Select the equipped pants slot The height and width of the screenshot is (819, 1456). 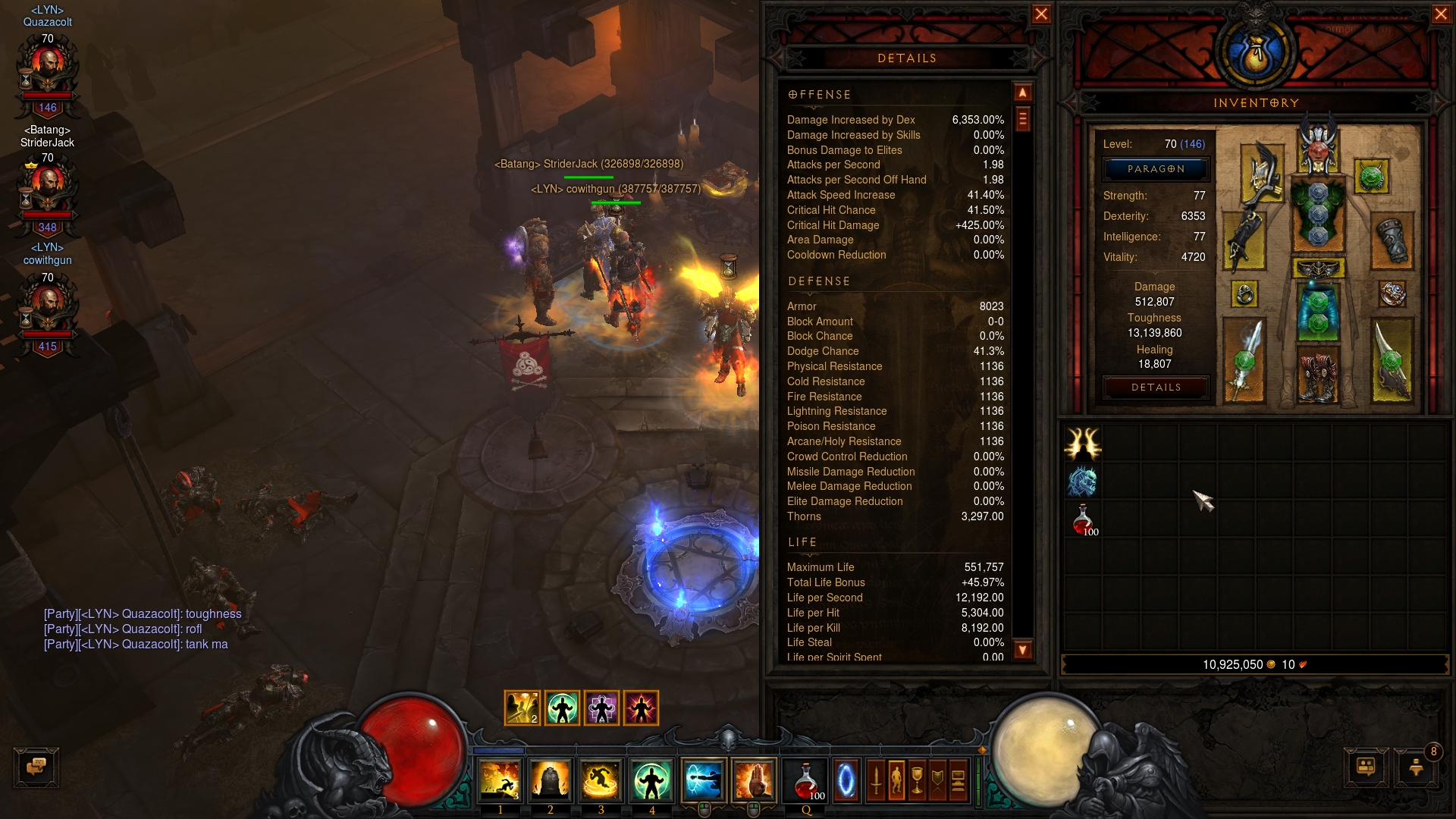(1318, 311)
